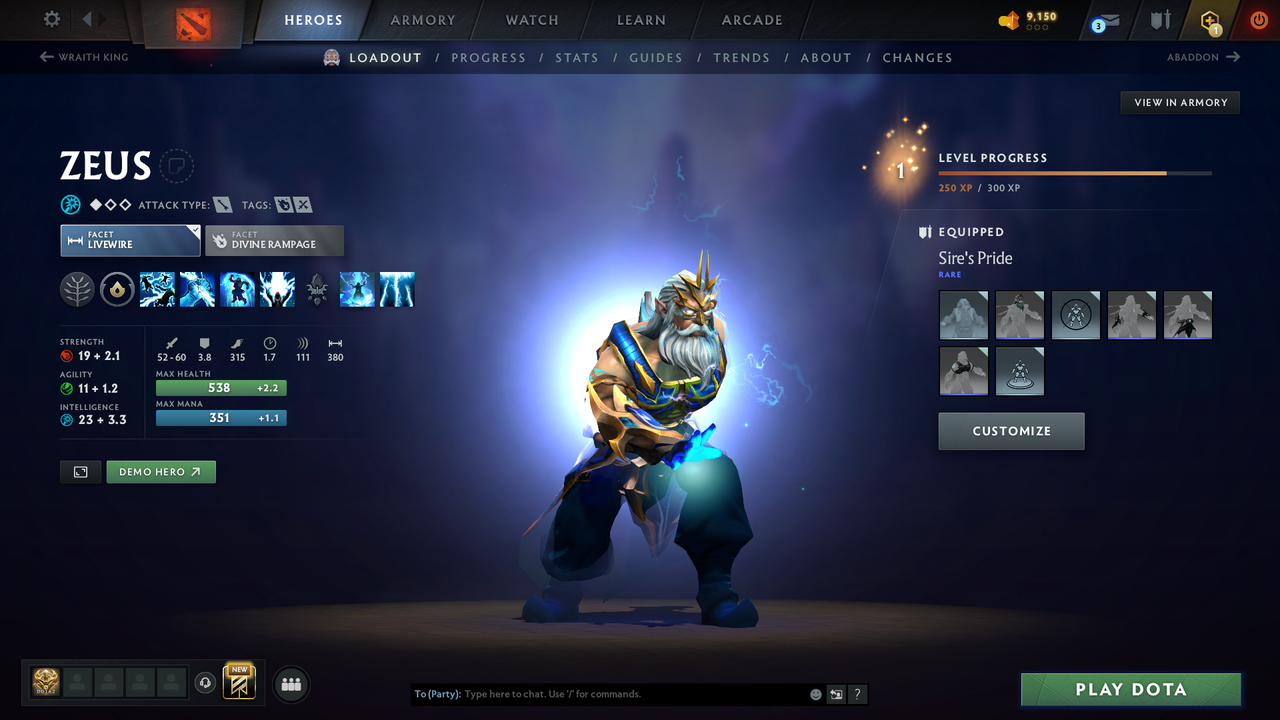Click the Thundergod's Wrath ultimate icon

[277, 289]
